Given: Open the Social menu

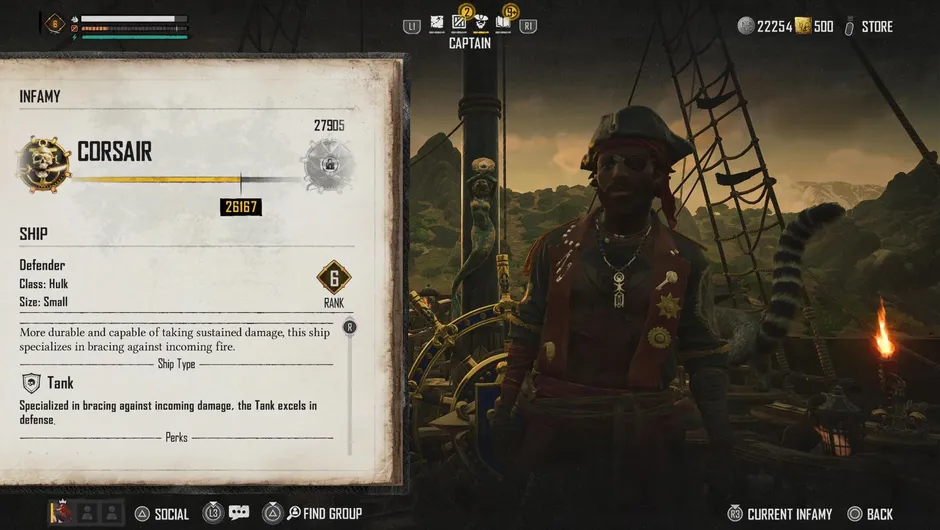Looking at the screenshot, I should pos(161,514).
